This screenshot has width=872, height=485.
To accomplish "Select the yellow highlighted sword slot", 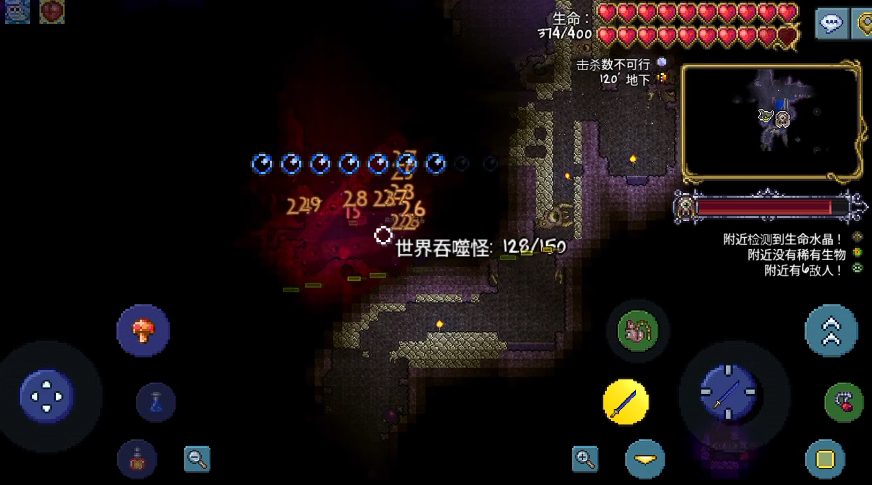I will (626, 403).
